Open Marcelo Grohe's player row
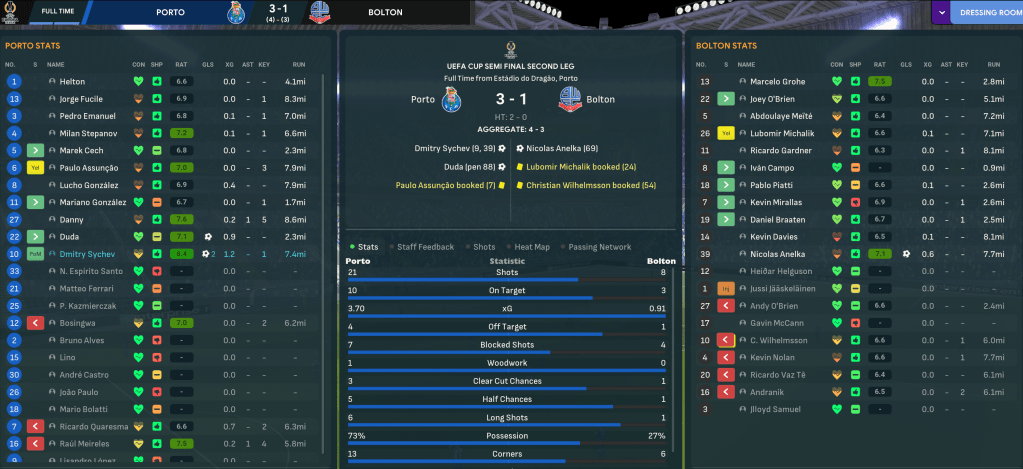Viewport: 1023px width, 469px height. click(777, 81)
